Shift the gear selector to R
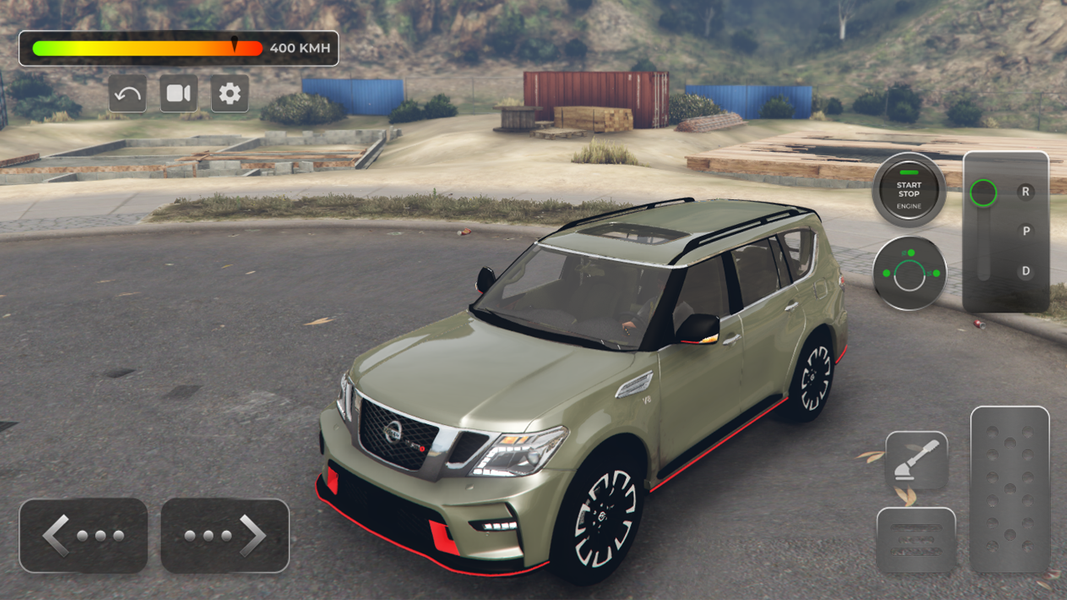This screenshot has width=1067, height=600. 1025,191
